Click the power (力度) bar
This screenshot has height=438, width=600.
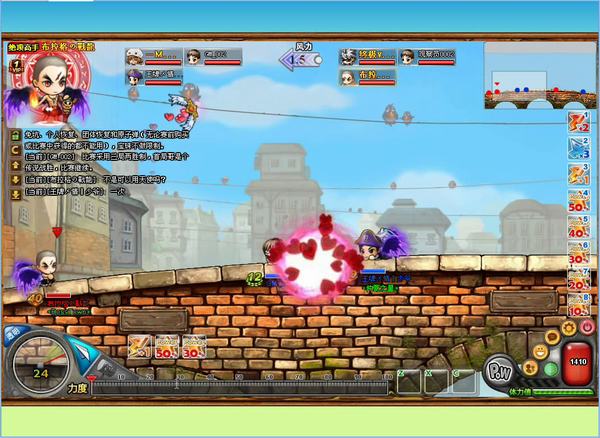click(x=240, y=385)
